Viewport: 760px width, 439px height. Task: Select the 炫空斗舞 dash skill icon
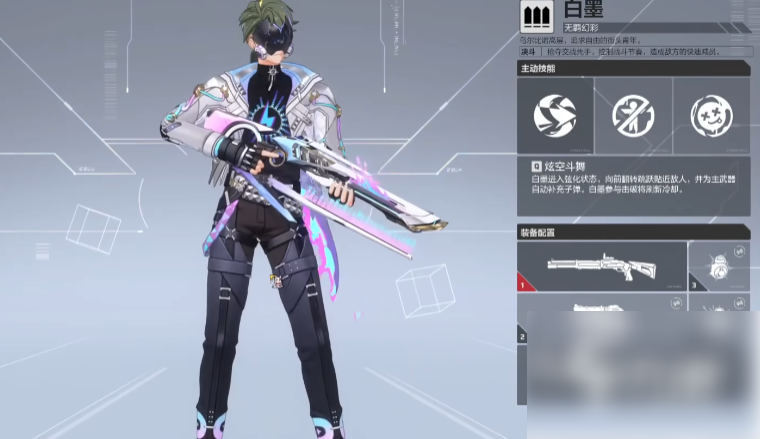(x=555, y=115)
